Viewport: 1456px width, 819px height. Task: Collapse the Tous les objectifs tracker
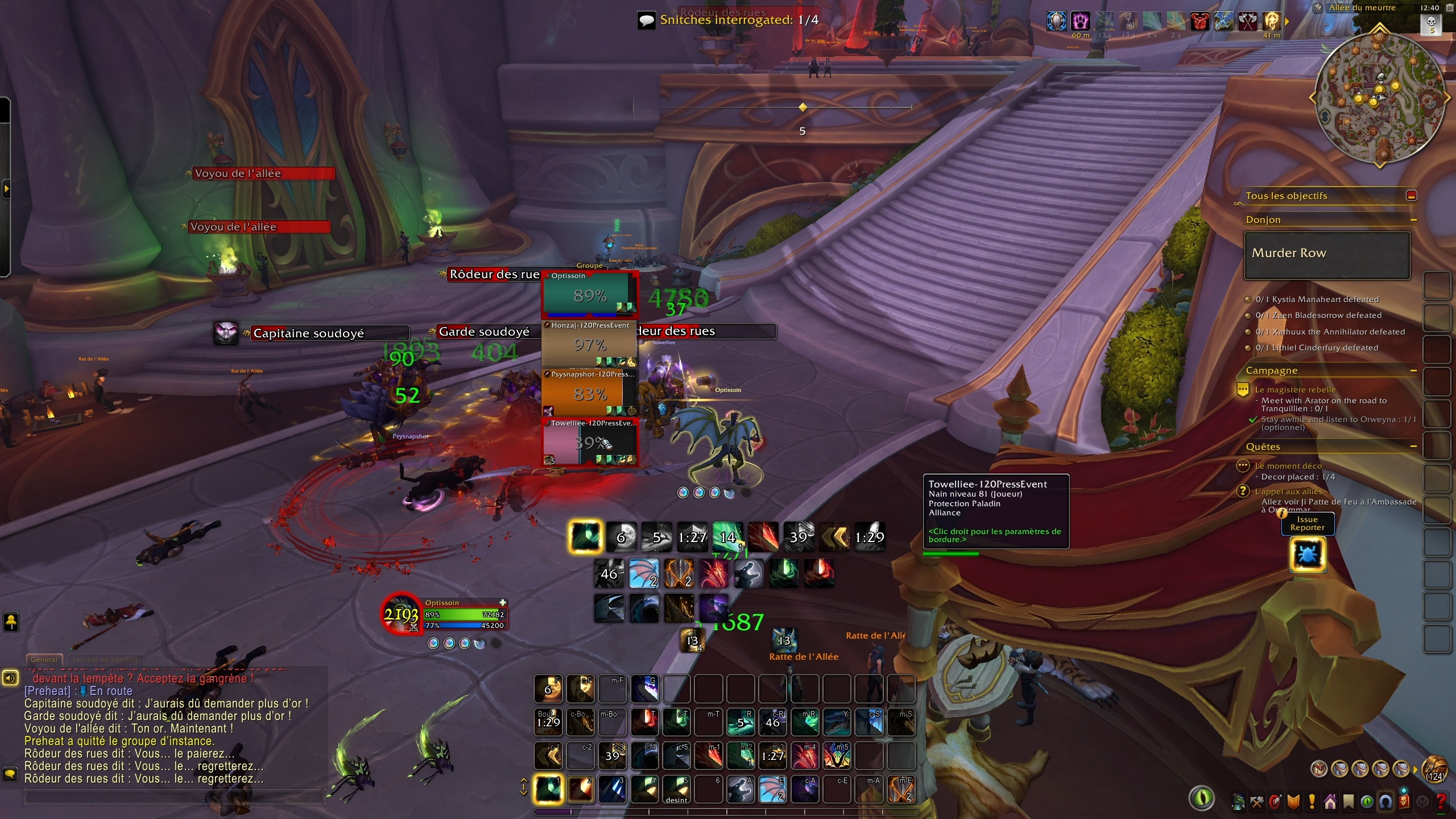[x=1412, y=195]
